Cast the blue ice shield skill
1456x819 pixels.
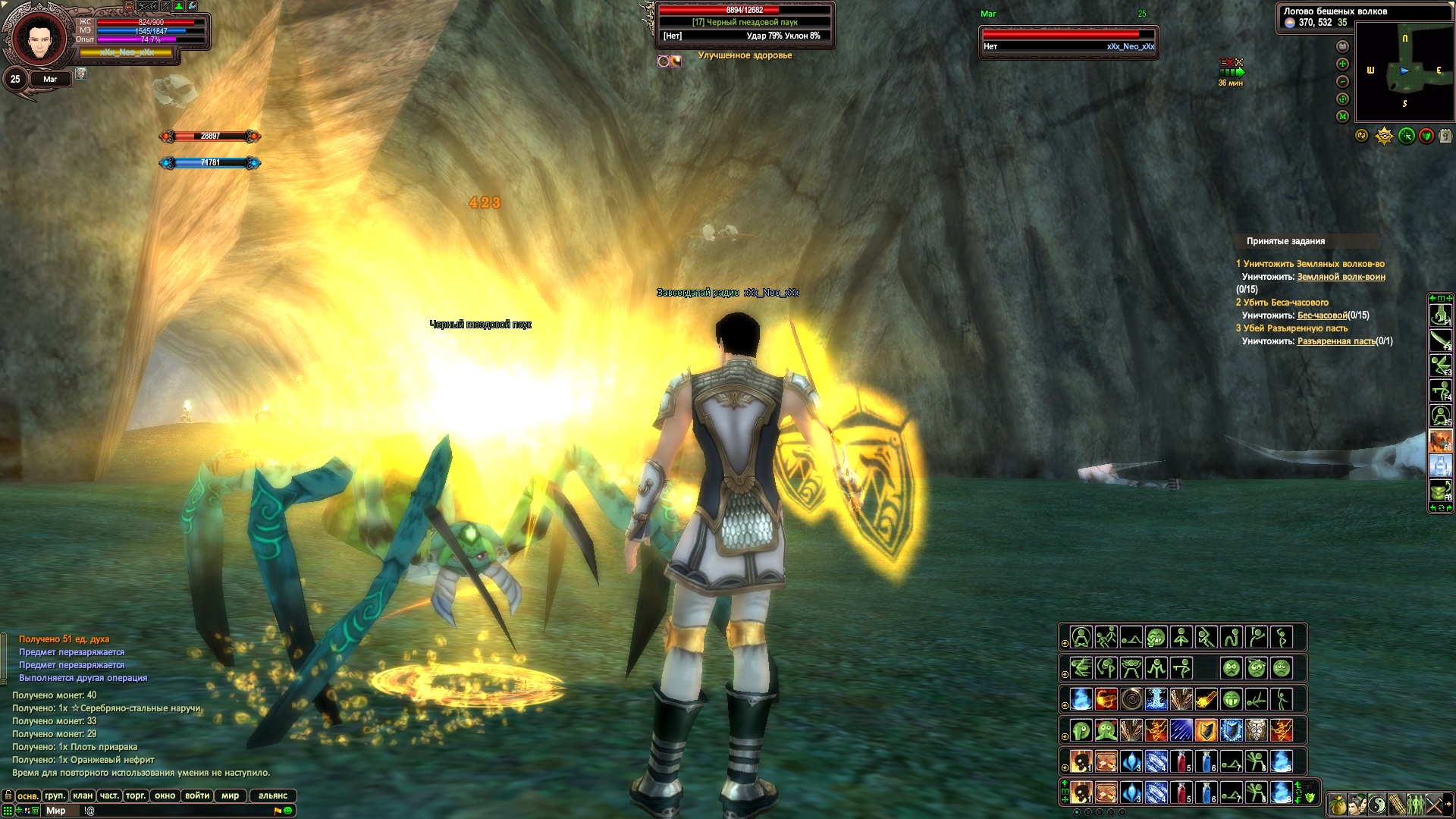pos(1231,730)
